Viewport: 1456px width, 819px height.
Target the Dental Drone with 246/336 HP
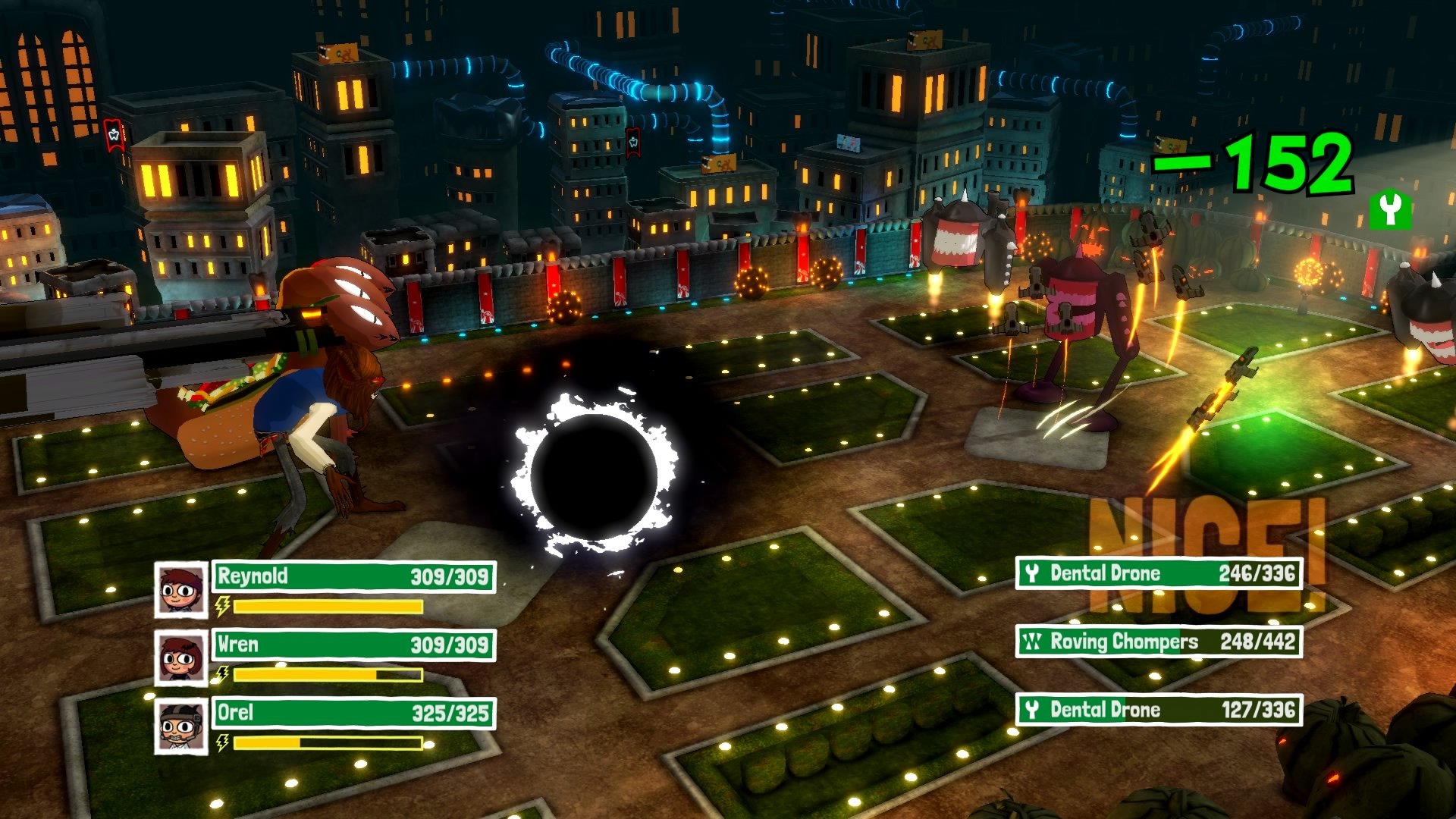pyautogui.click(x=1159, y=573)
